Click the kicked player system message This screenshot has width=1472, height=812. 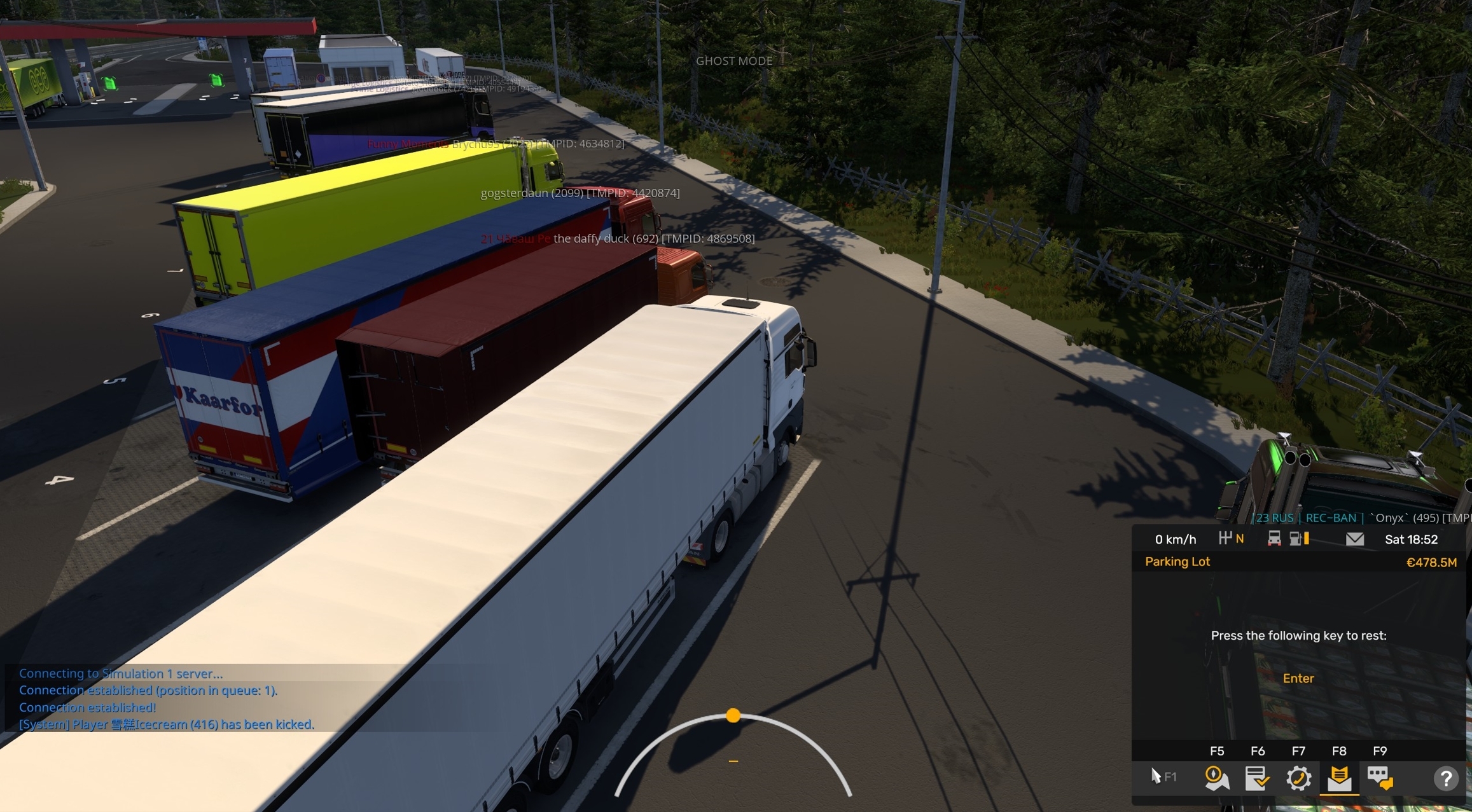[x=167, y=724]
